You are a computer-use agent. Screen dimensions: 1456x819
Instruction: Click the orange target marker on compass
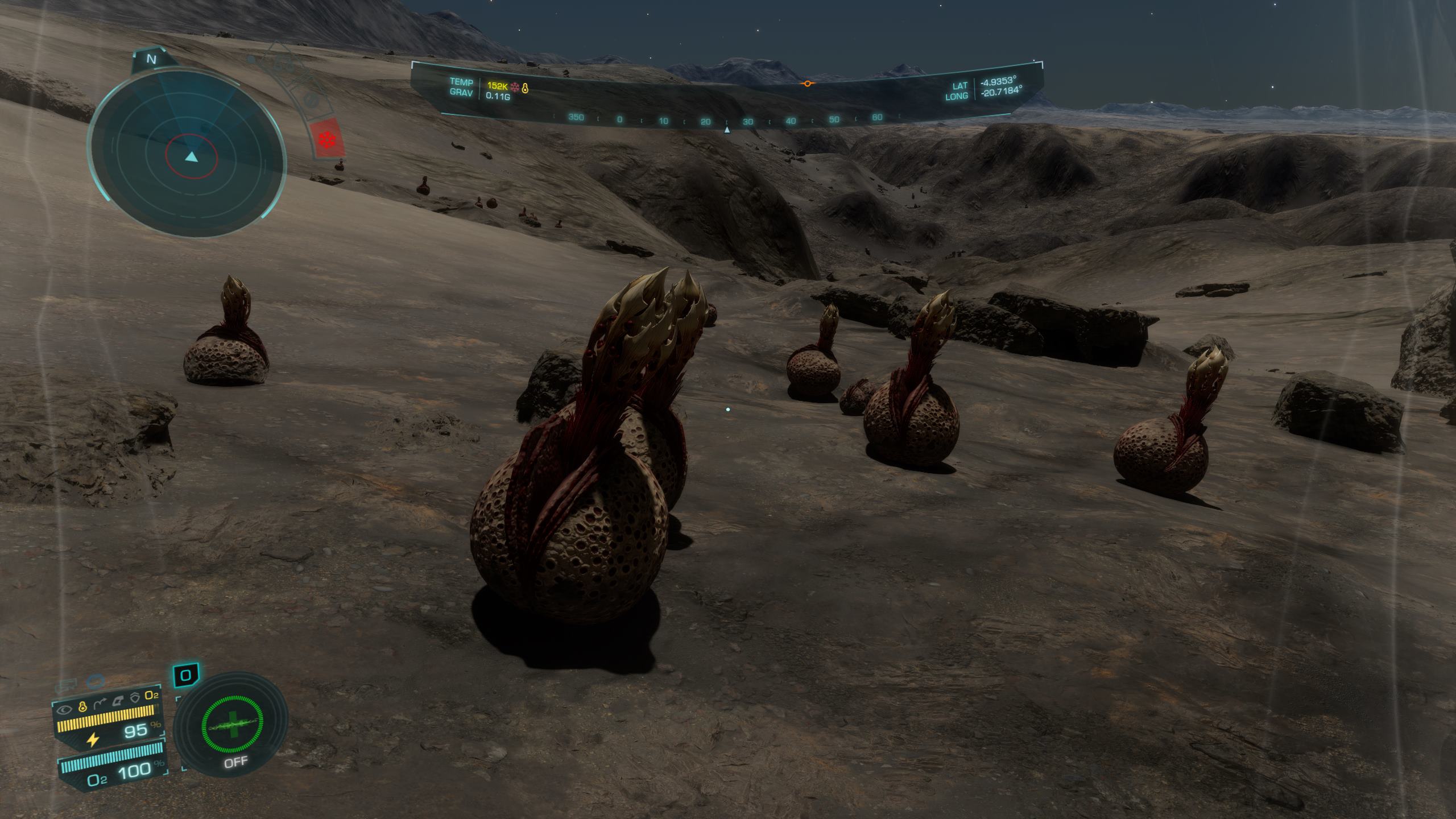pyautogui.click(x=806, y=84)
